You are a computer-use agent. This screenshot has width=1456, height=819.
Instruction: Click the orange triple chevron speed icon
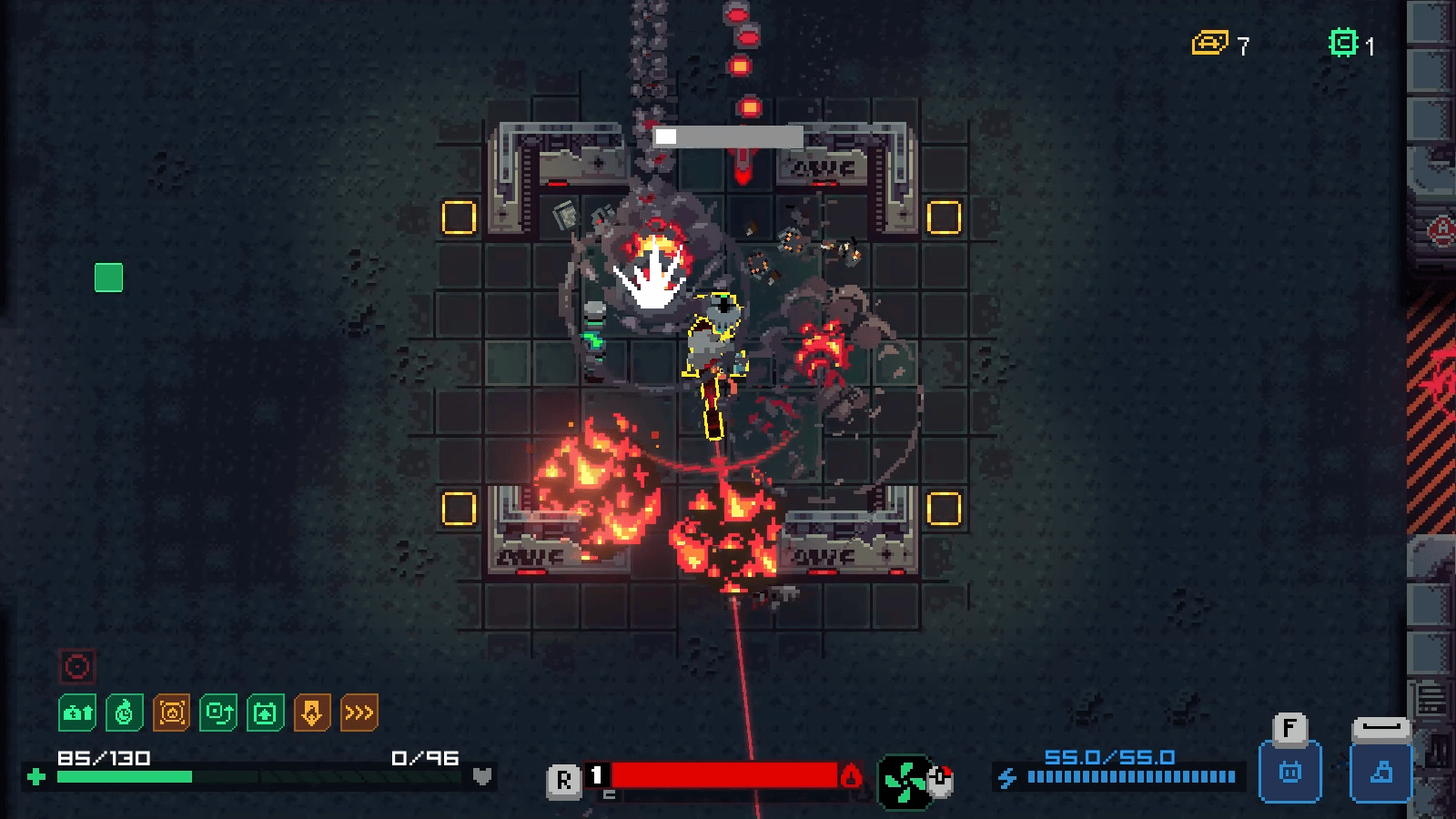click(x=359, y=713)
